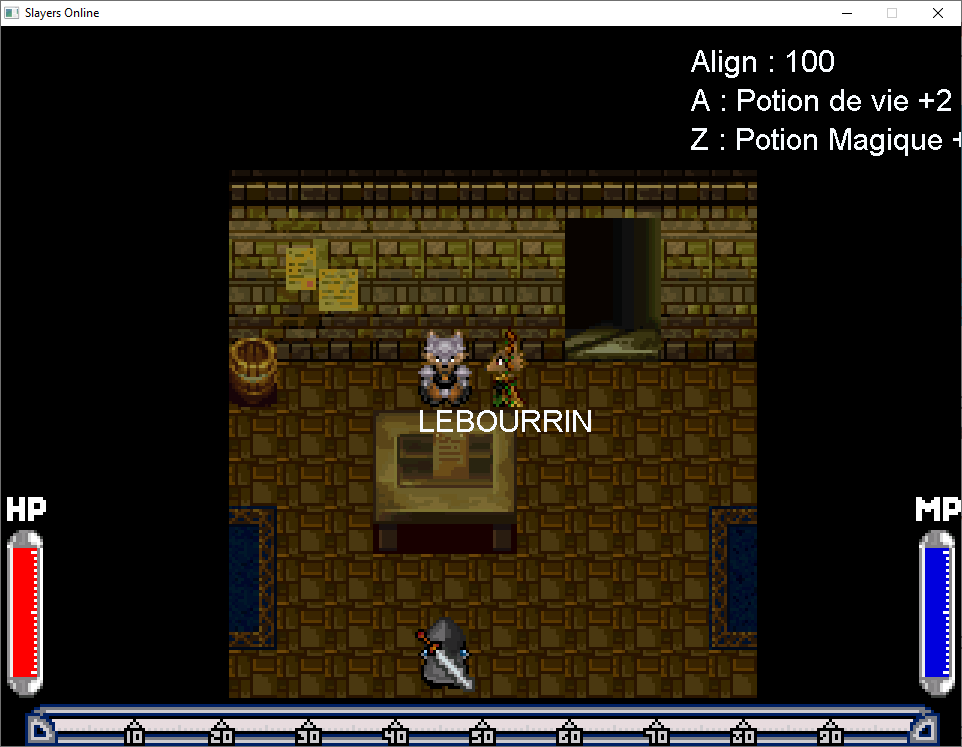
Task: Minimize the Slayers Online window
Action: point(846,13)
